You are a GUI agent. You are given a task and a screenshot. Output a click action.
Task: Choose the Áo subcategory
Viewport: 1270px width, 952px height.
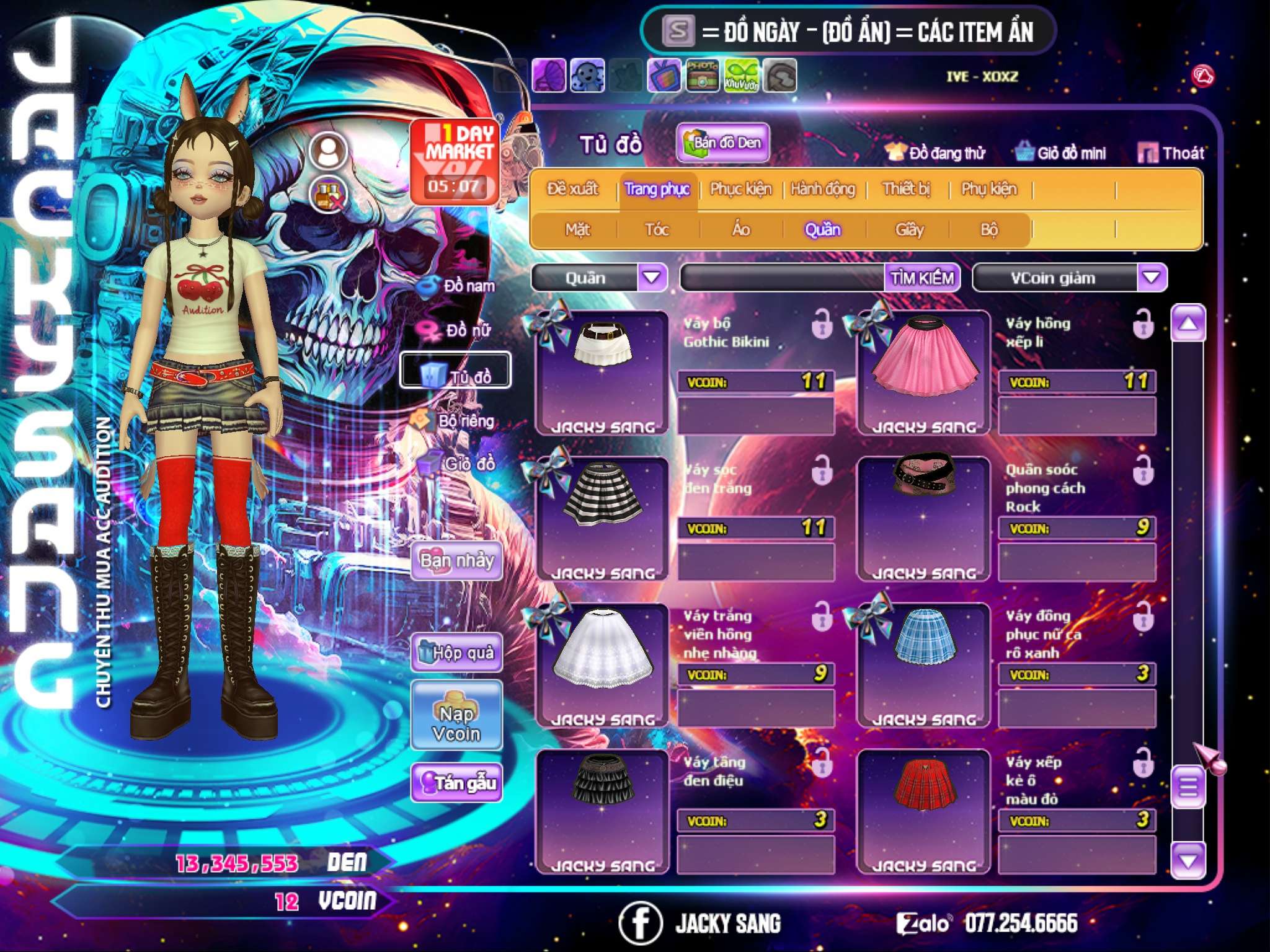point(741,230)
